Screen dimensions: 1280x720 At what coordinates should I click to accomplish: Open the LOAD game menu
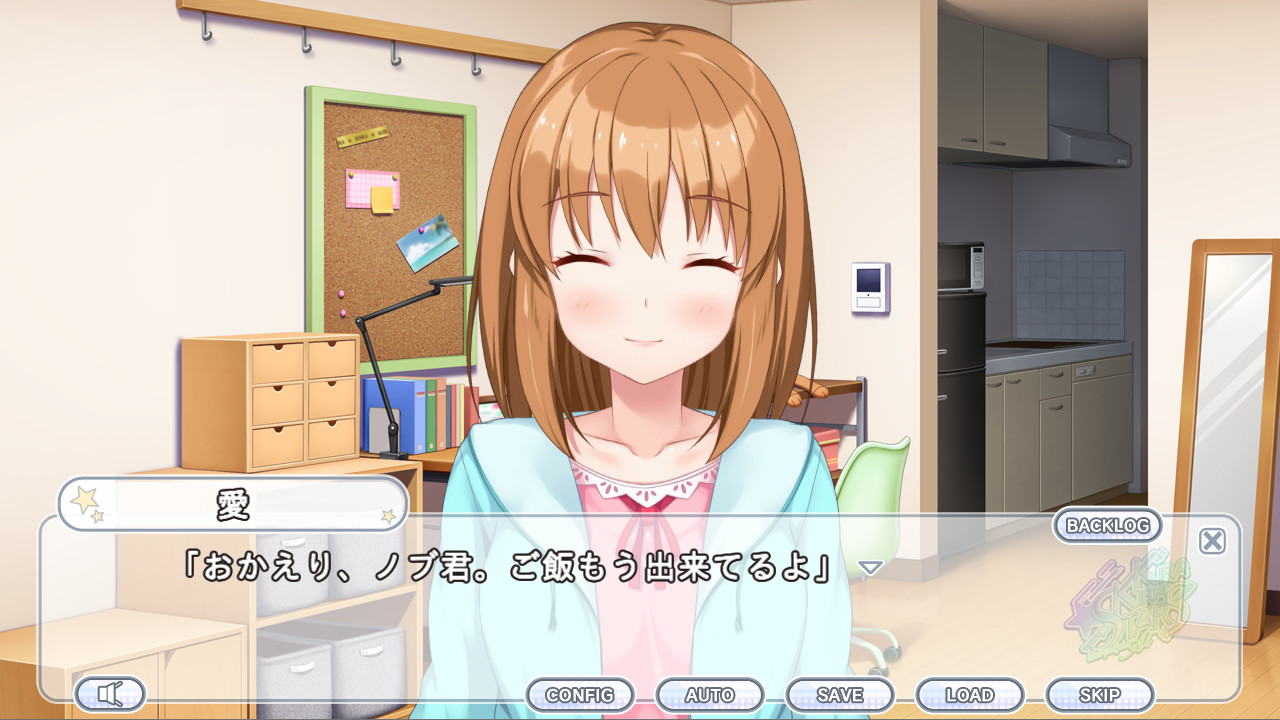tap(971, 694)
